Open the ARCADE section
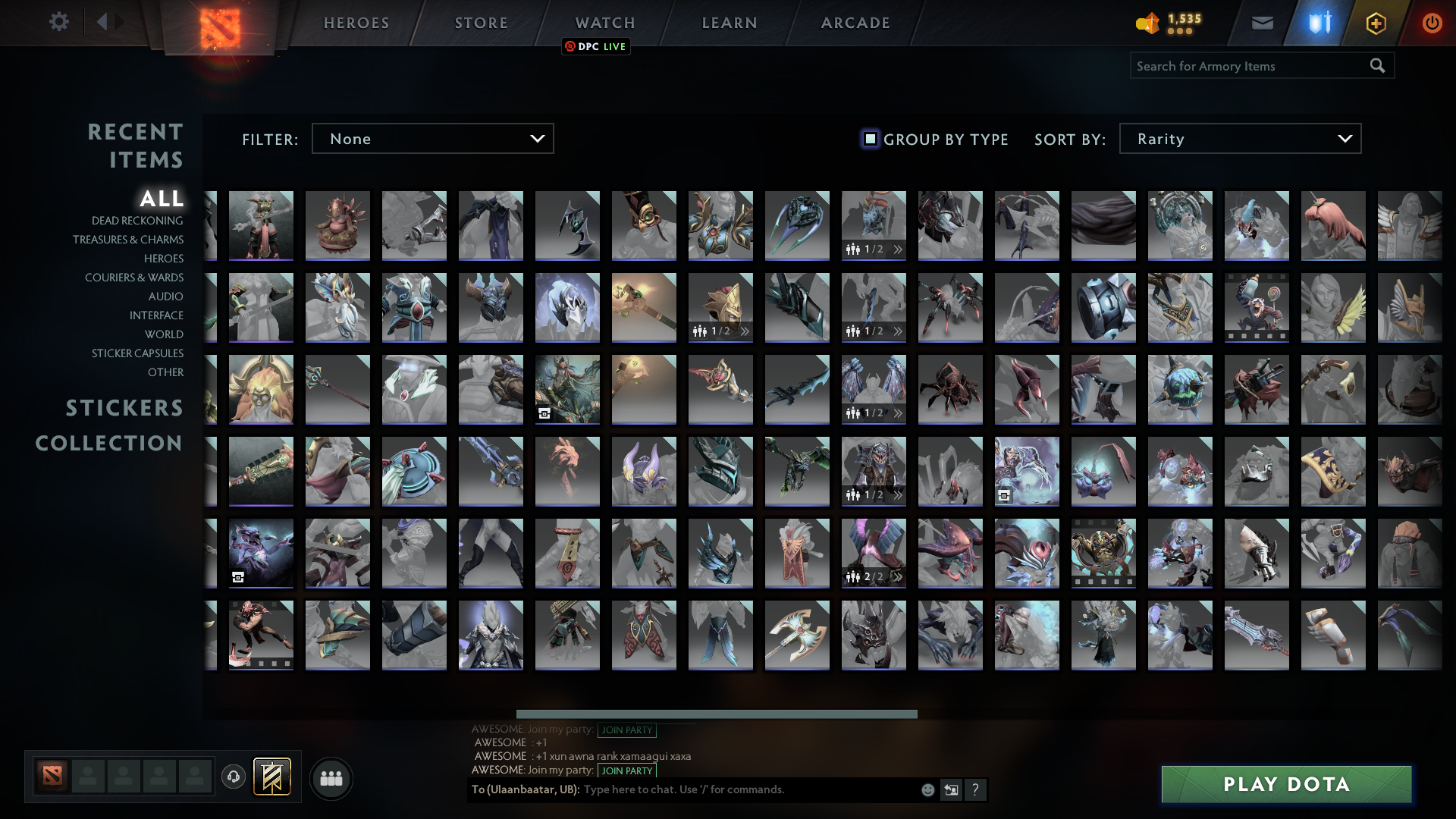The image size is (1456, 819). click(855, 22)
